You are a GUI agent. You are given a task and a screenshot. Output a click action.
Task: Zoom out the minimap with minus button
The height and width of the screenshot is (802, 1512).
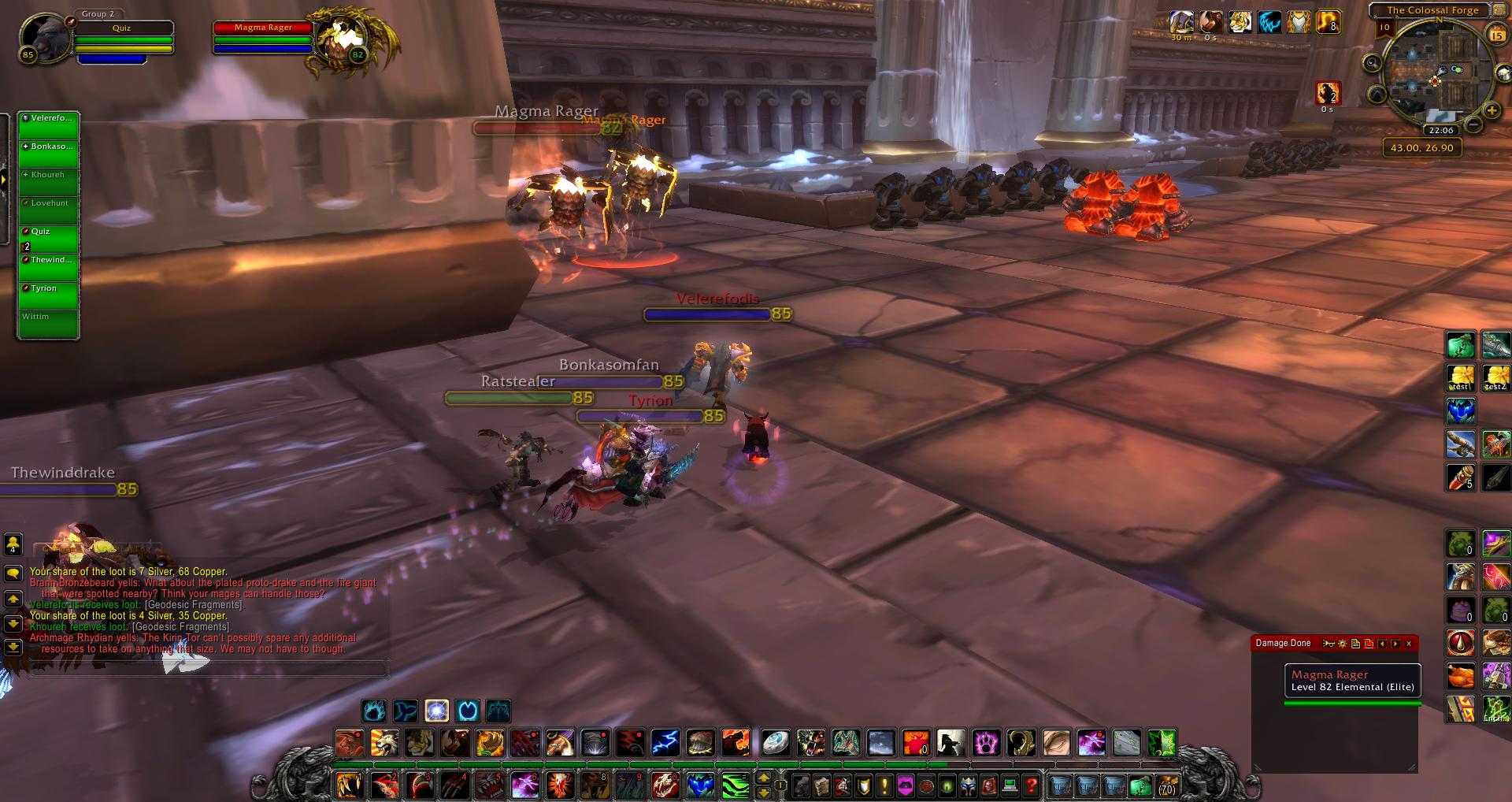[x=1472, y=125]
